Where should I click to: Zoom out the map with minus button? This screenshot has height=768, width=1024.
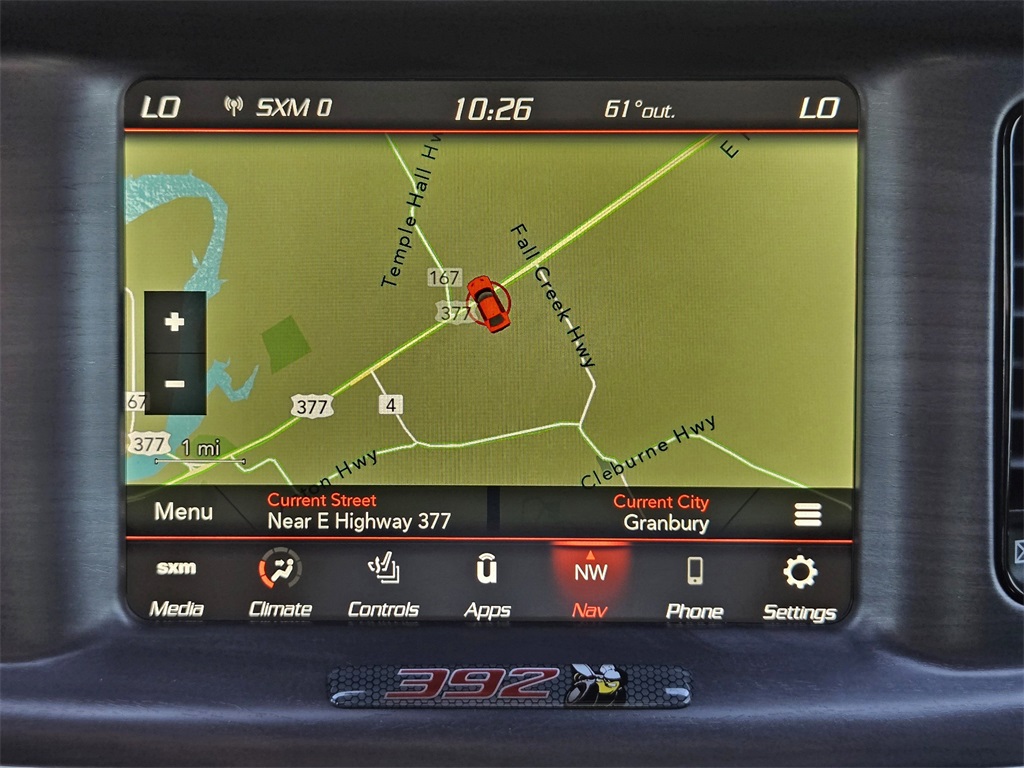click(x=175, y=384)
